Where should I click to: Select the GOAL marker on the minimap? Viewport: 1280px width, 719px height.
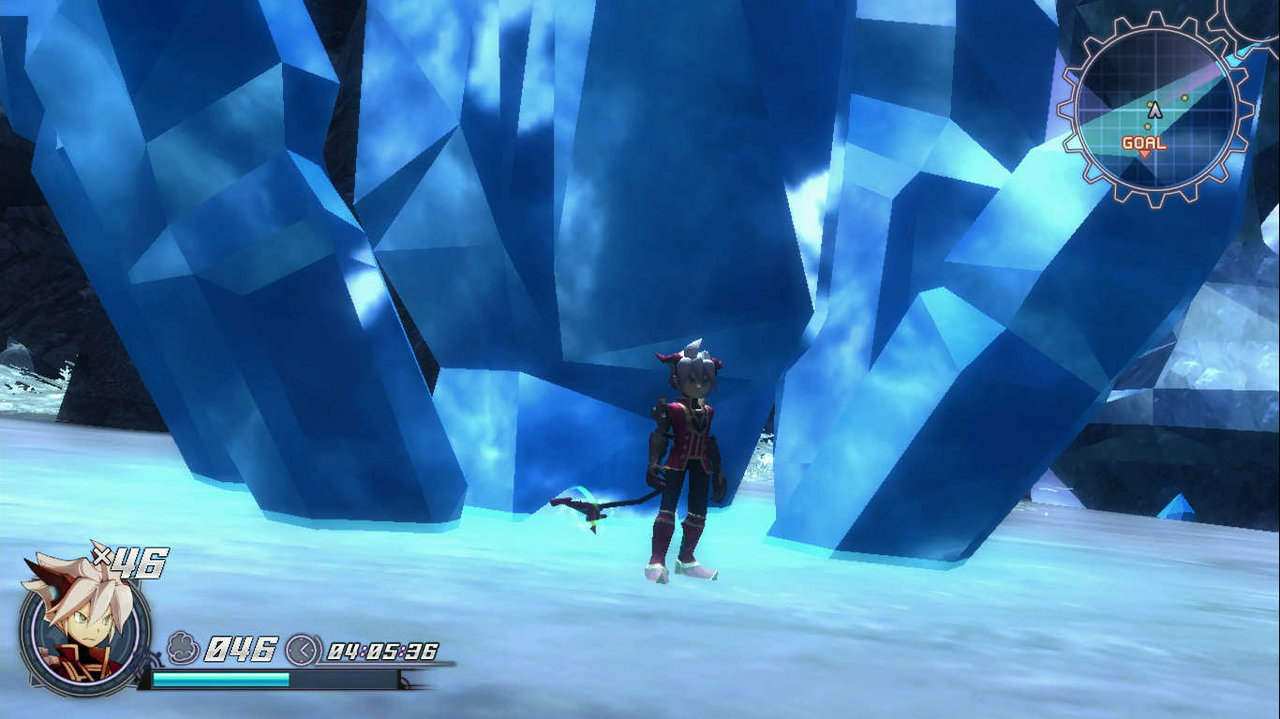coord(1143,145)
